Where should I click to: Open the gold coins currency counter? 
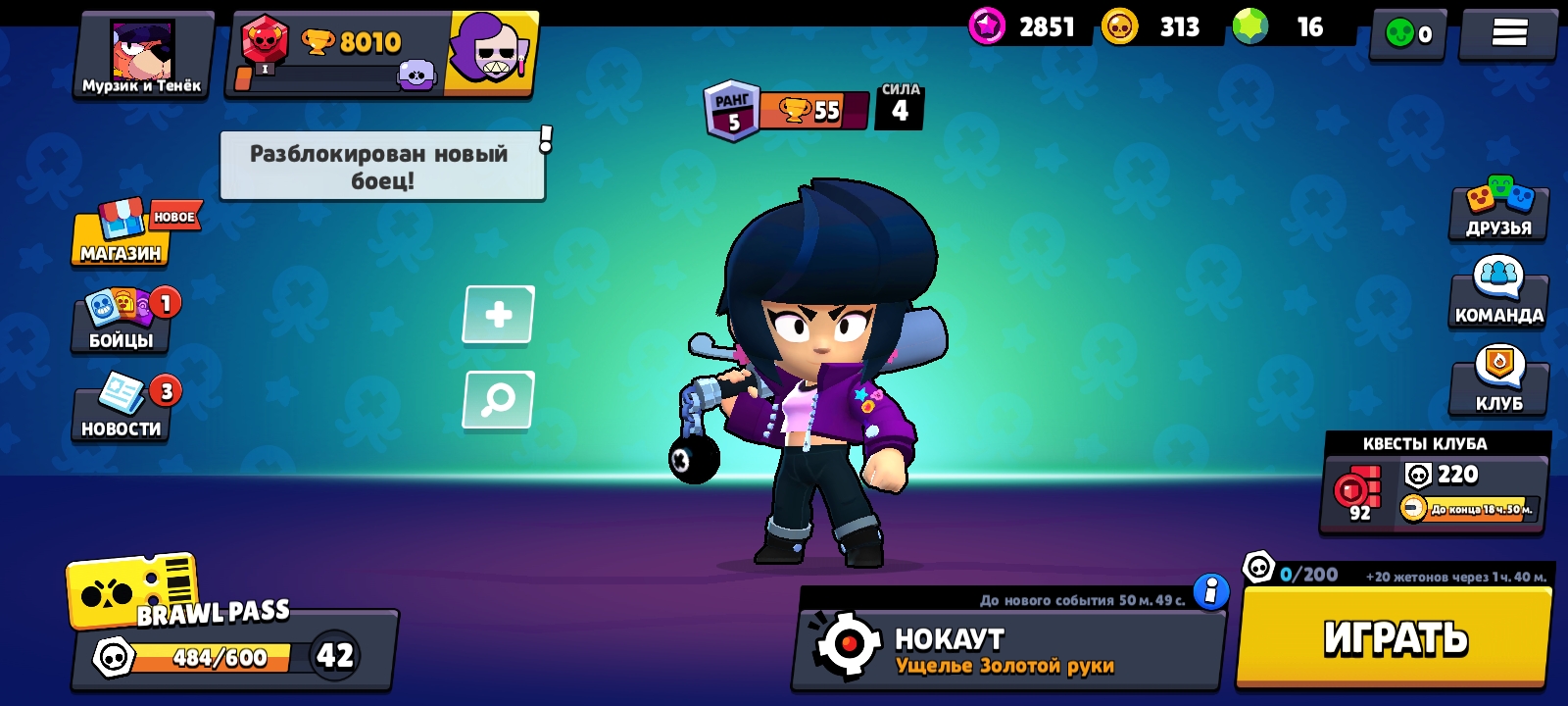click(1156, 26)
